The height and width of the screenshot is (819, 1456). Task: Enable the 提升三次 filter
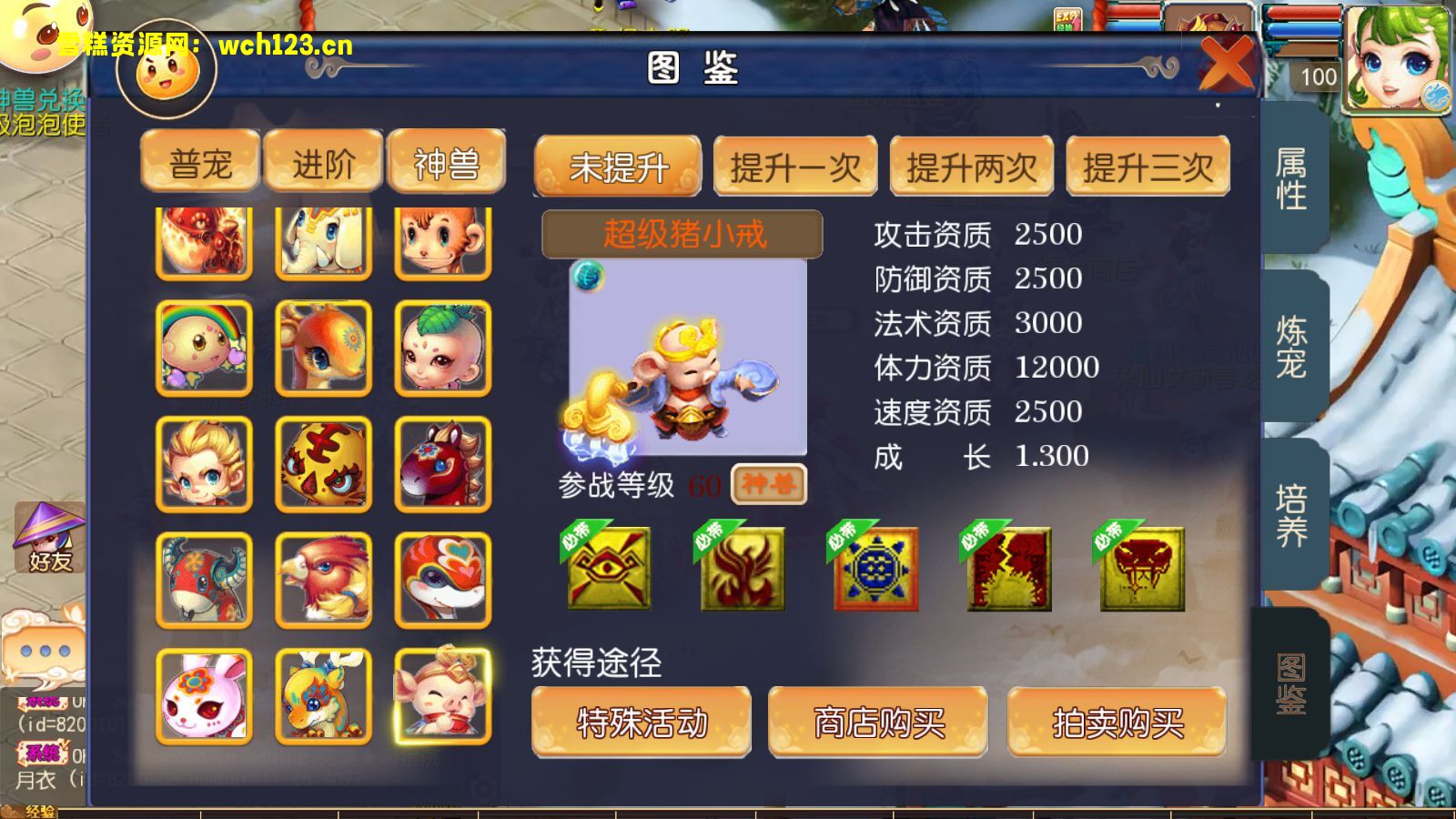pyautogui.click(x=1148, y=166)
